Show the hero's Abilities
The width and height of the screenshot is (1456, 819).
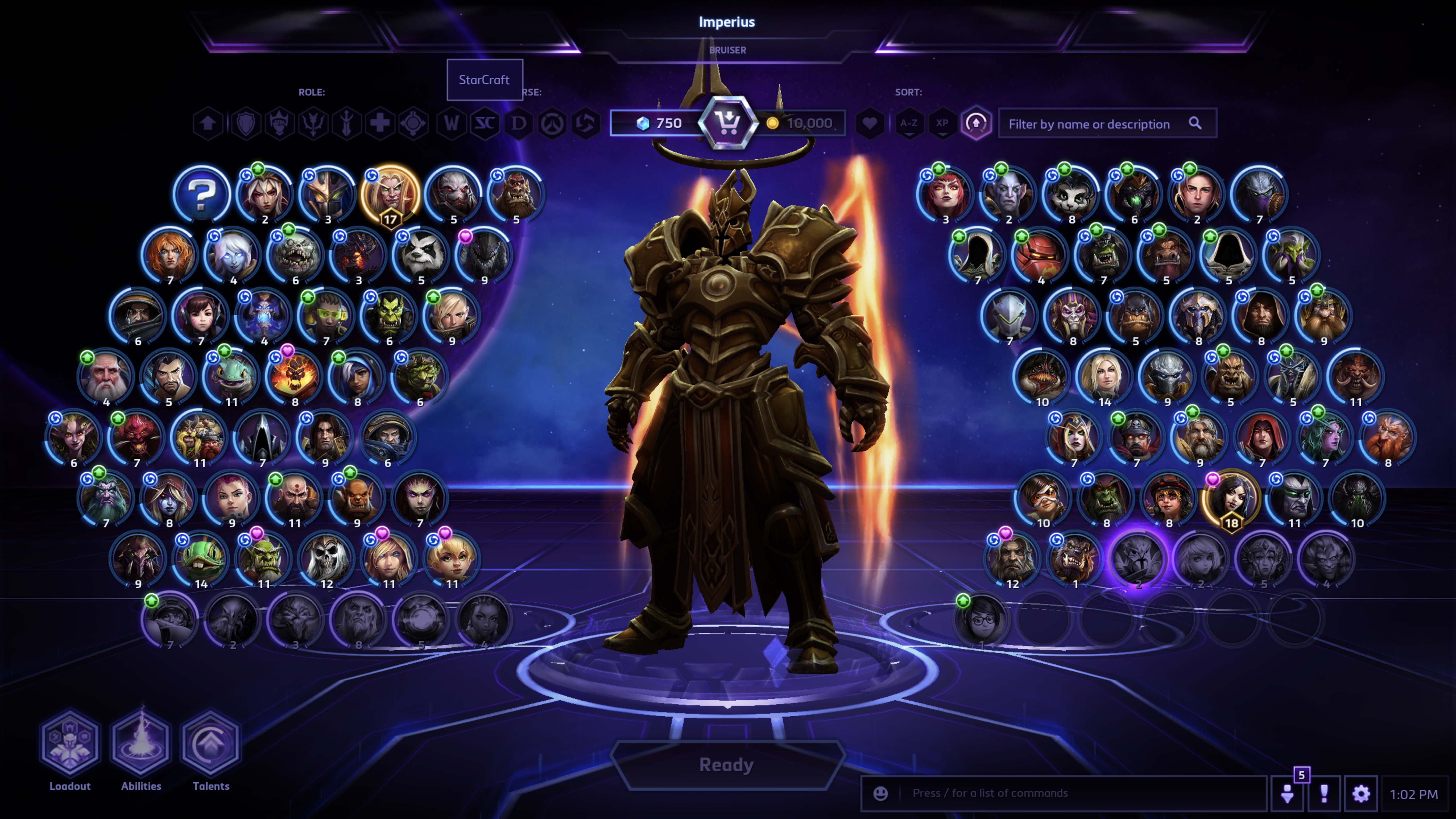141,743
